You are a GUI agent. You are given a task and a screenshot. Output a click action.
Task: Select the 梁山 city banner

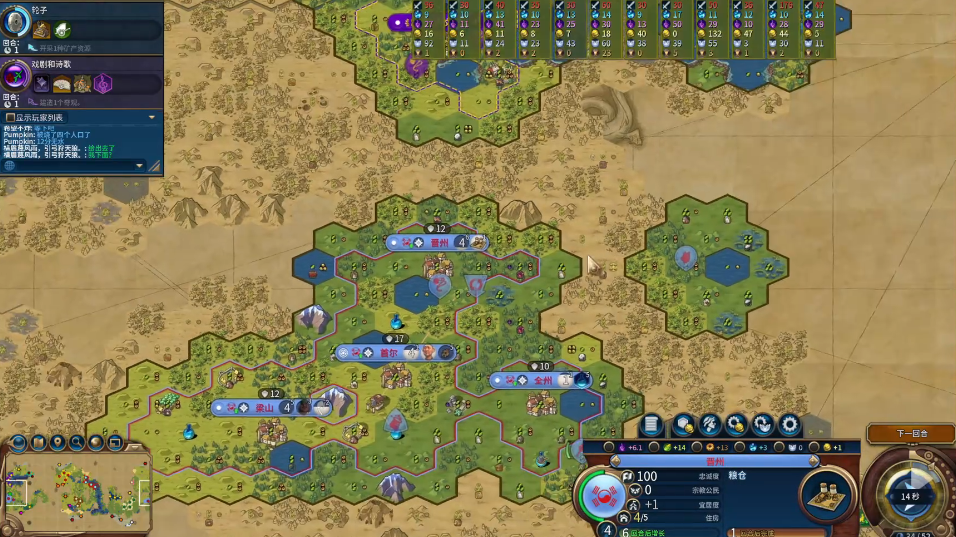click(264, 407)
